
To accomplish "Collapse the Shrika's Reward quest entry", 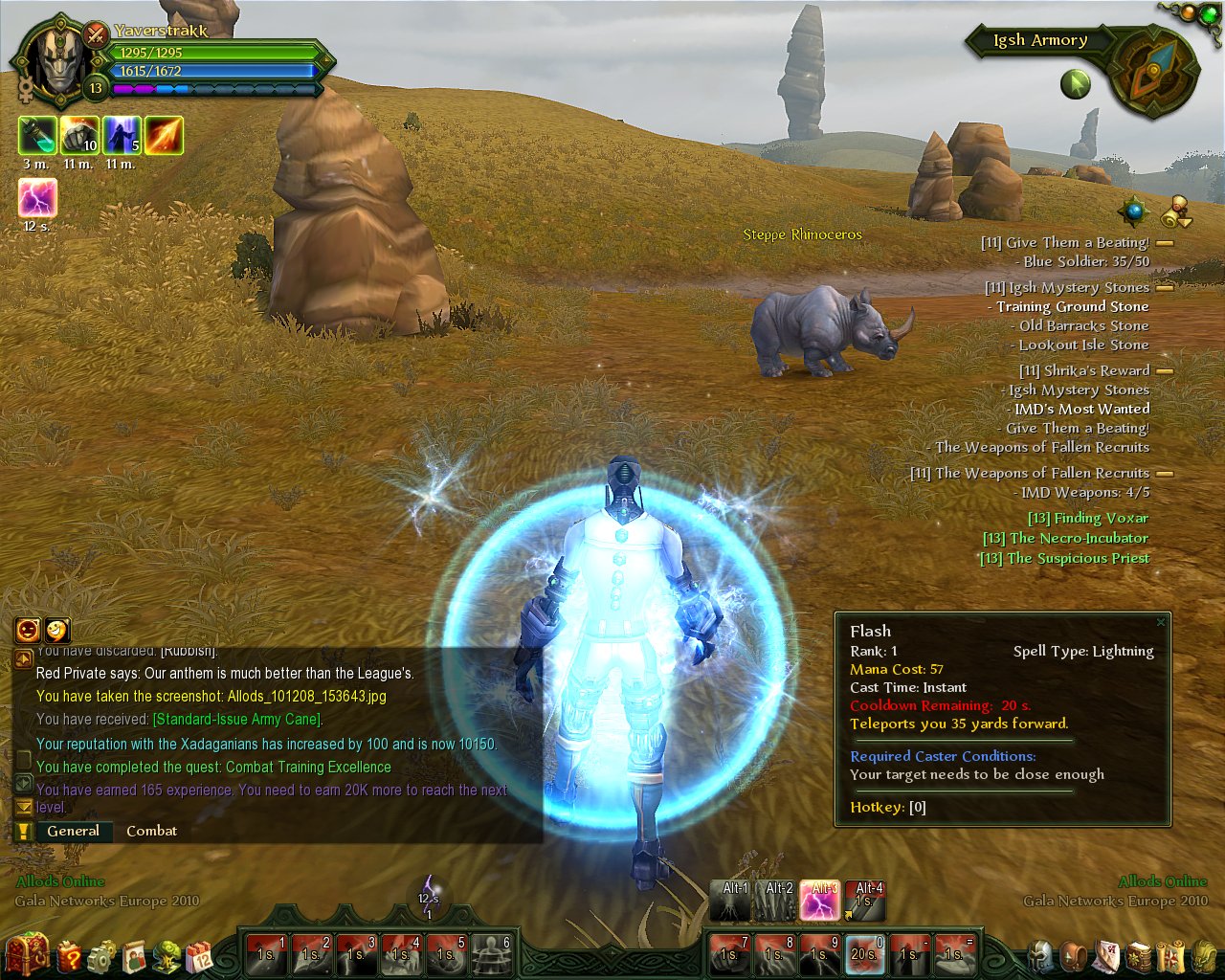I will 1164,371.
